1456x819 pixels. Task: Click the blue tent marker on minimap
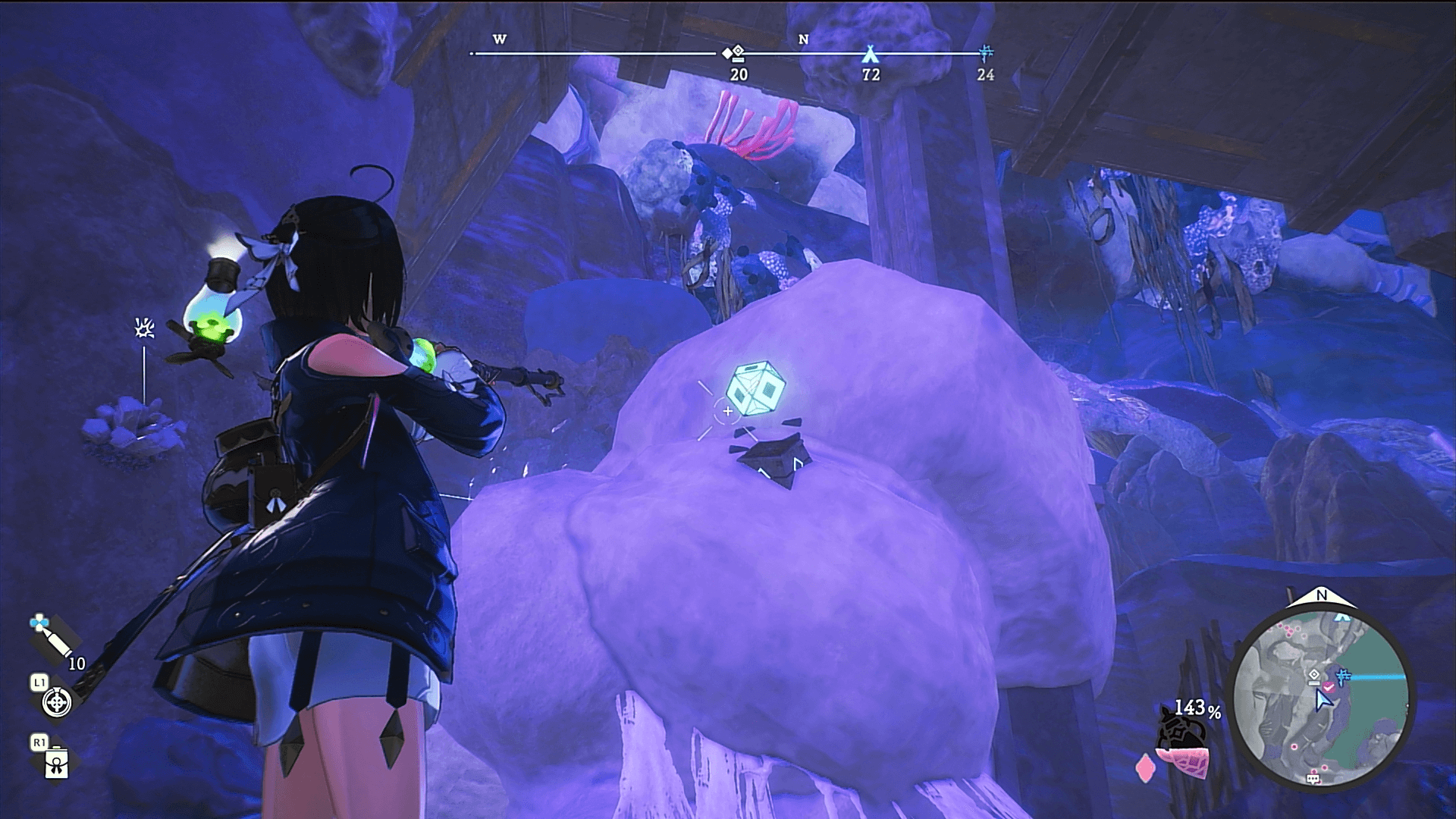coord(1343,616)
